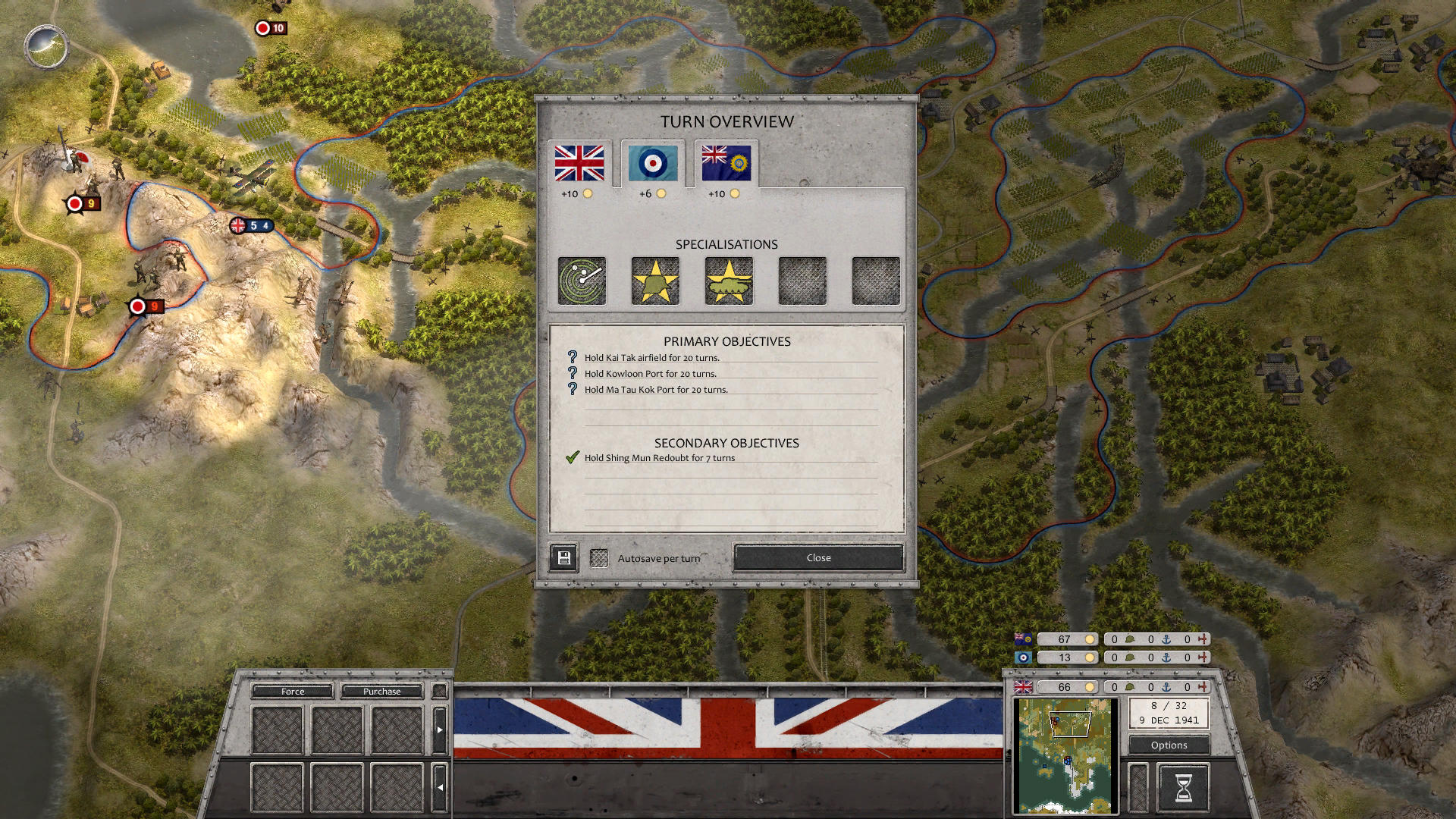
Task: Click the yellow resource counter showing 66
Action: [1067, 687]
